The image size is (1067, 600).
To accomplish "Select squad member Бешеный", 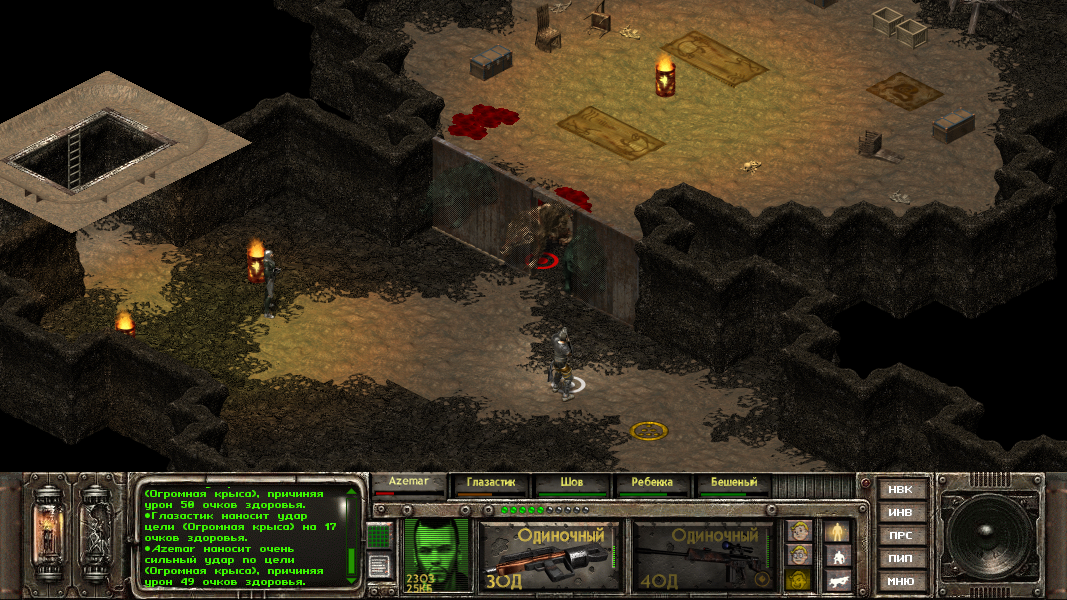I will [x=733, y=484].
